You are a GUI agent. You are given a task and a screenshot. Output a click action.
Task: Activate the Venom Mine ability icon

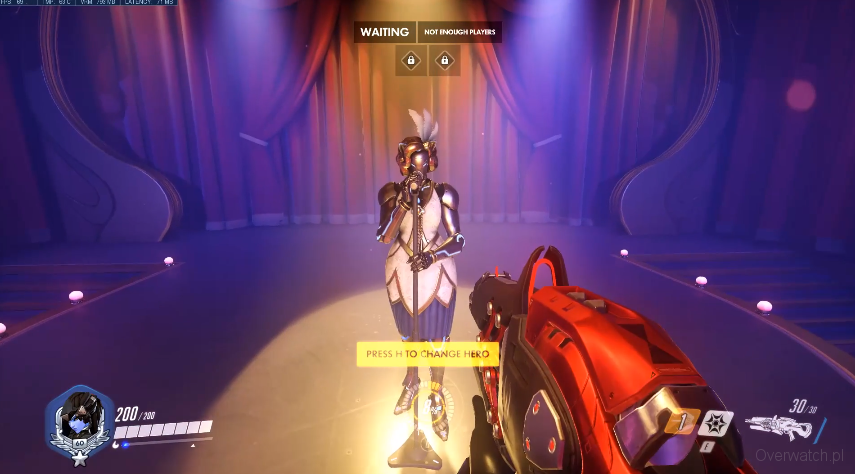712,423
